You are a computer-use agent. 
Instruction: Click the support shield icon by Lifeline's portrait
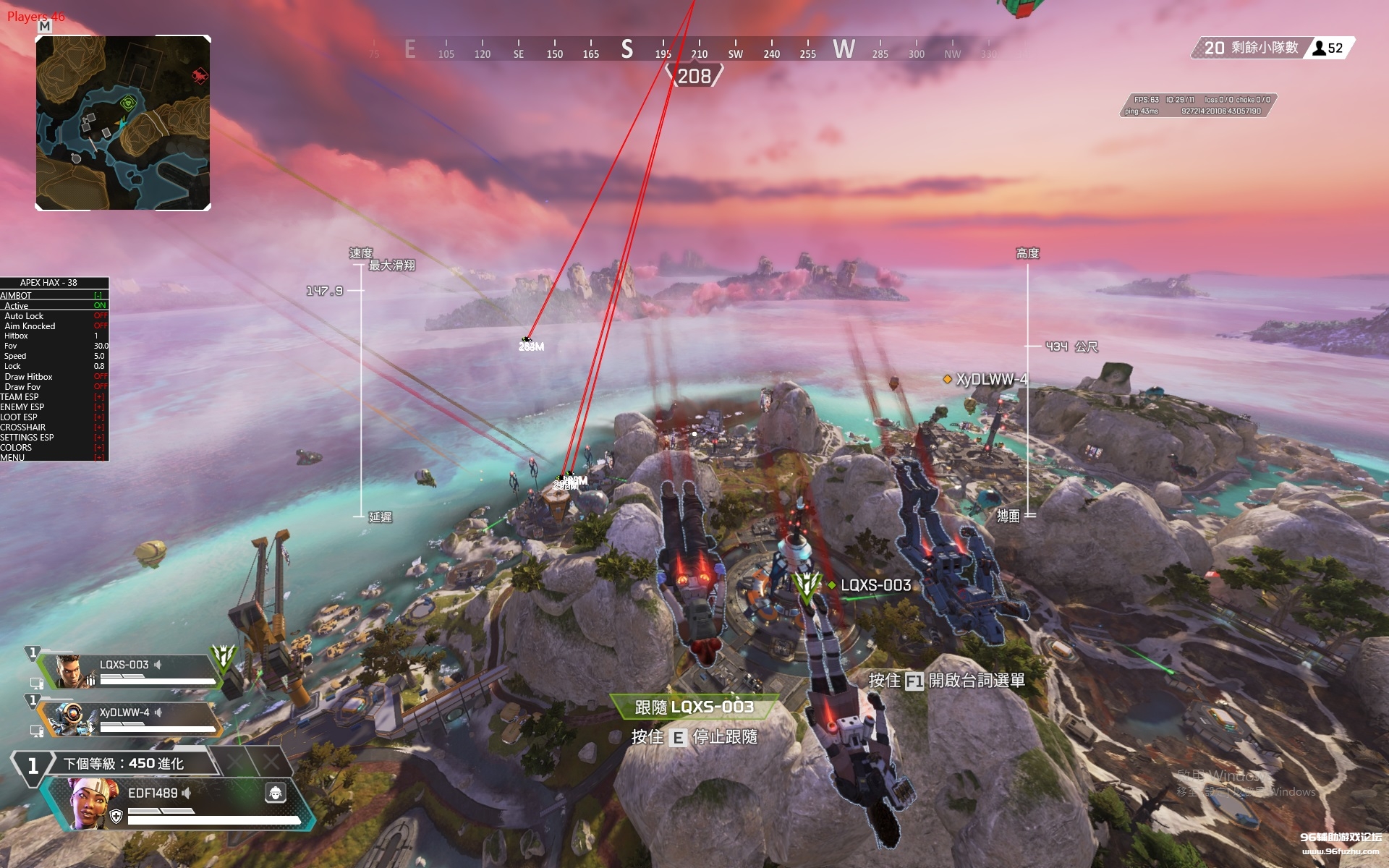116,817
